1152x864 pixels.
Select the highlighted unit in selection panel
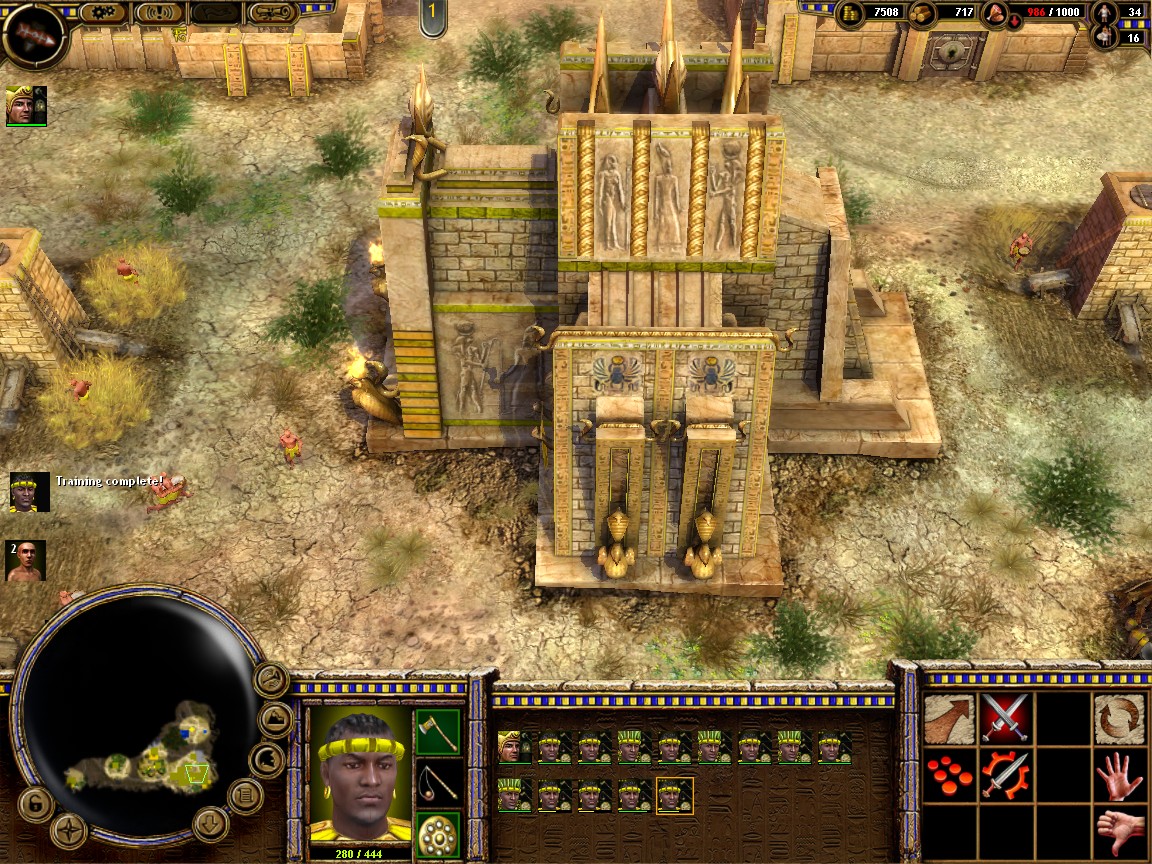[675, 796]
